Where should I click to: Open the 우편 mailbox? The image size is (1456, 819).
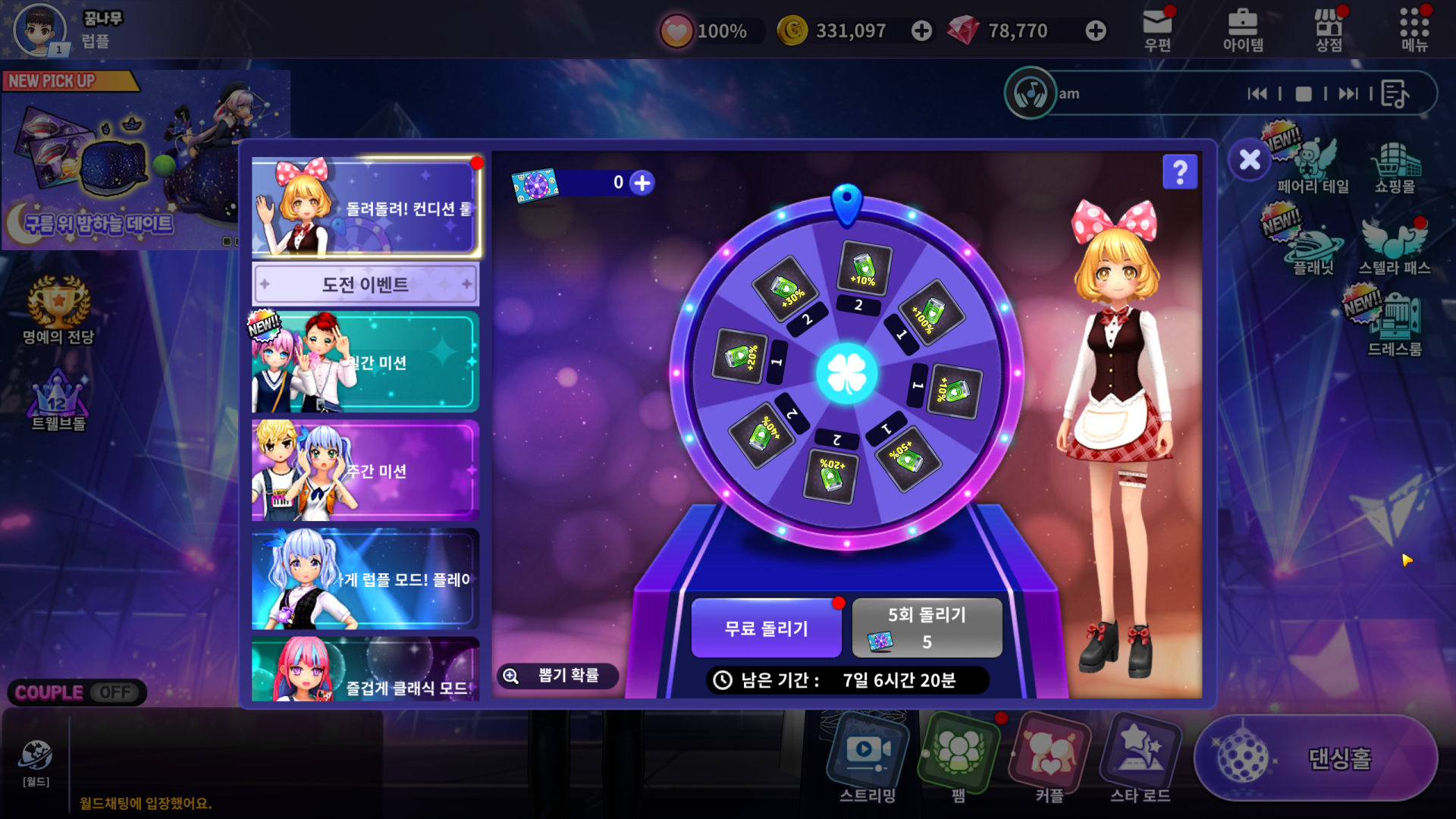pos(1157,30)
